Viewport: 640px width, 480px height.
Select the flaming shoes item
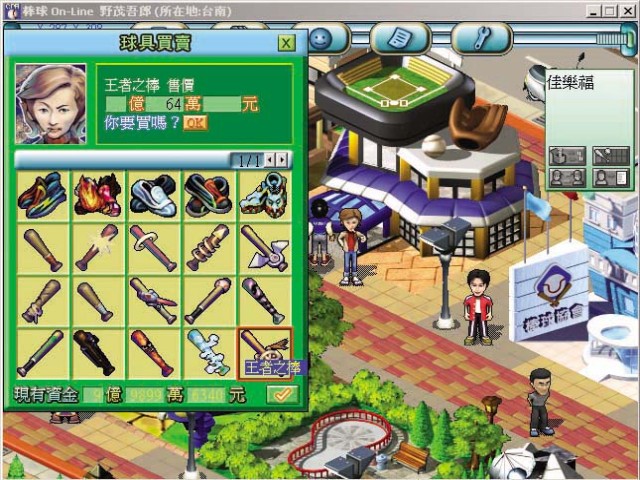pos(95,196)
